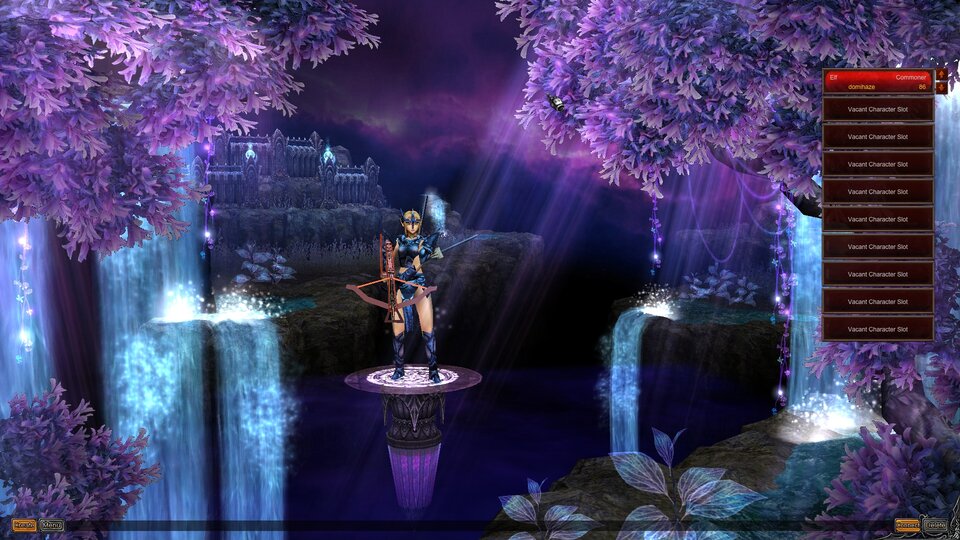Open the Menu button

click(52, 525)
